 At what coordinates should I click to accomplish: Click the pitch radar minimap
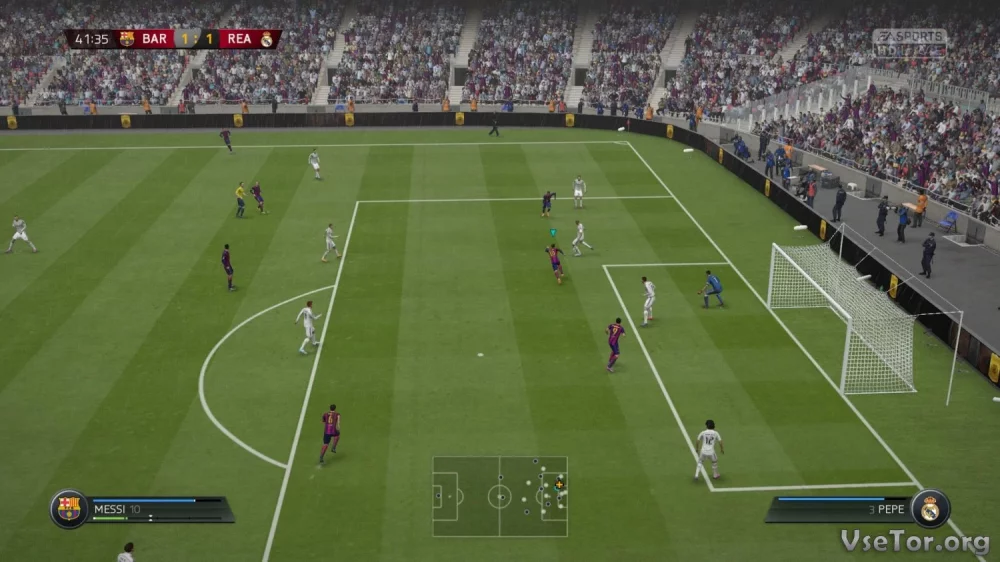click(x=500, y=496)
